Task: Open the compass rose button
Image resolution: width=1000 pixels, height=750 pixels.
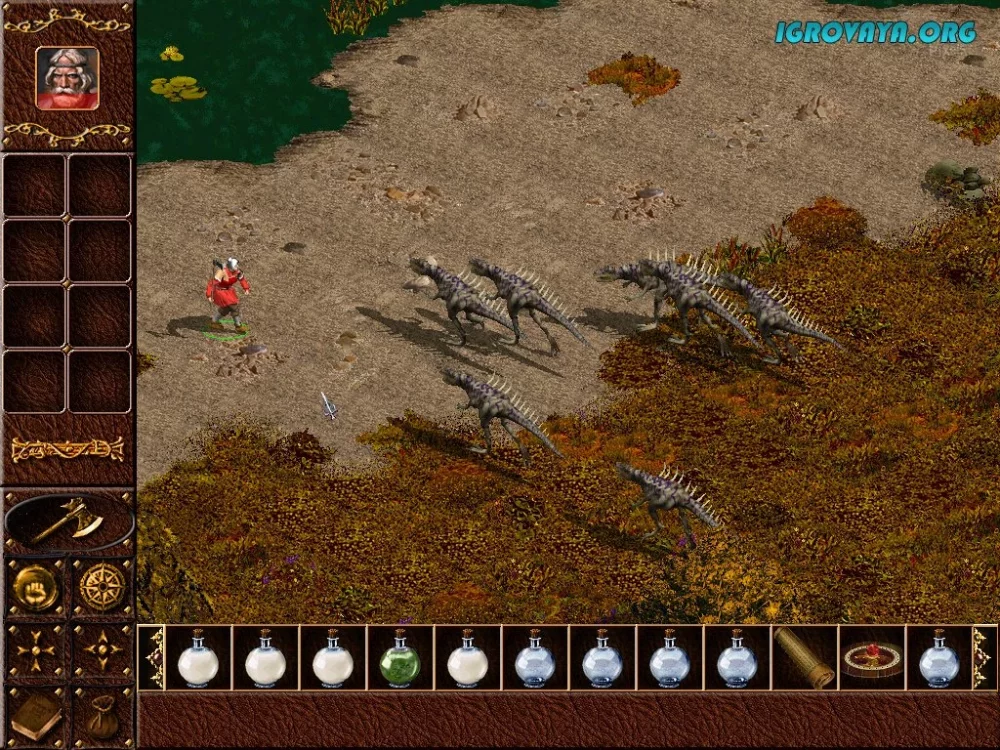Action: coord(102,588)
